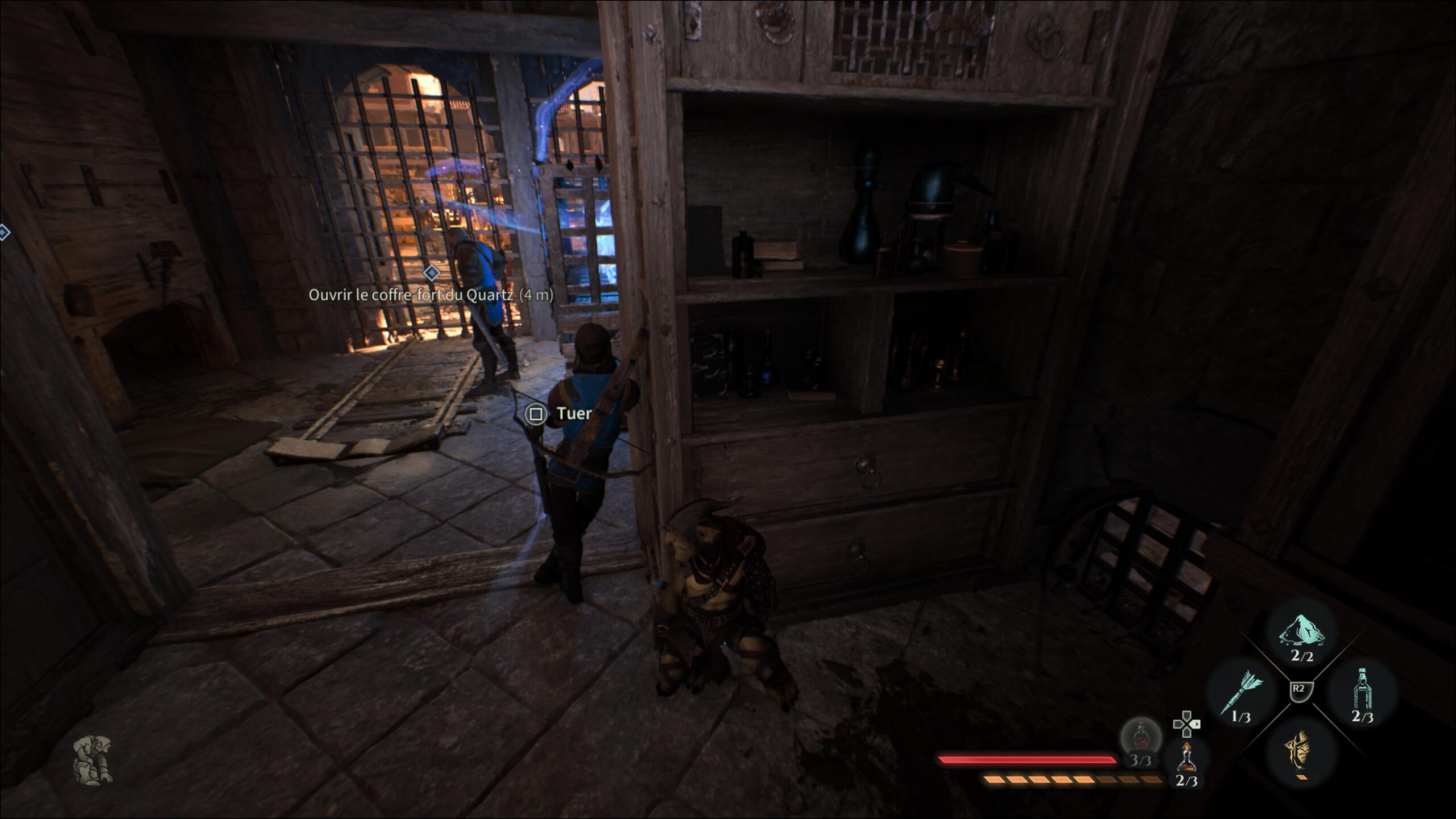The width and height of the screenshot is (1456, 819).
Task: Select the glass bottle item slot
Action: tap(1362, 693)
